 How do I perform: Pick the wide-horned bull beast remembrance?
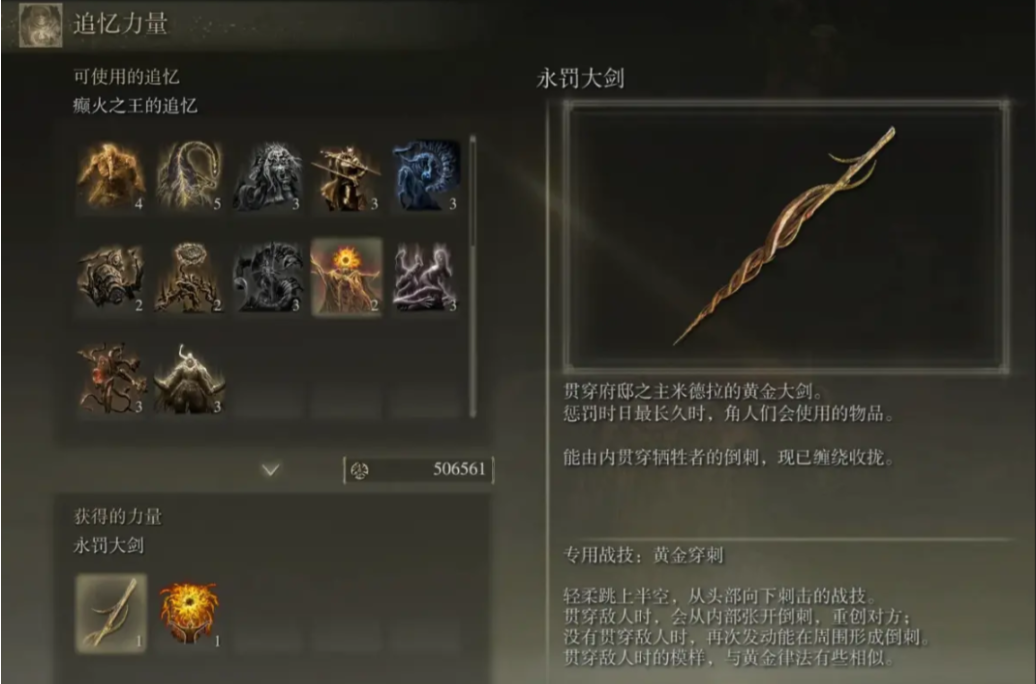tap(190, 378)
